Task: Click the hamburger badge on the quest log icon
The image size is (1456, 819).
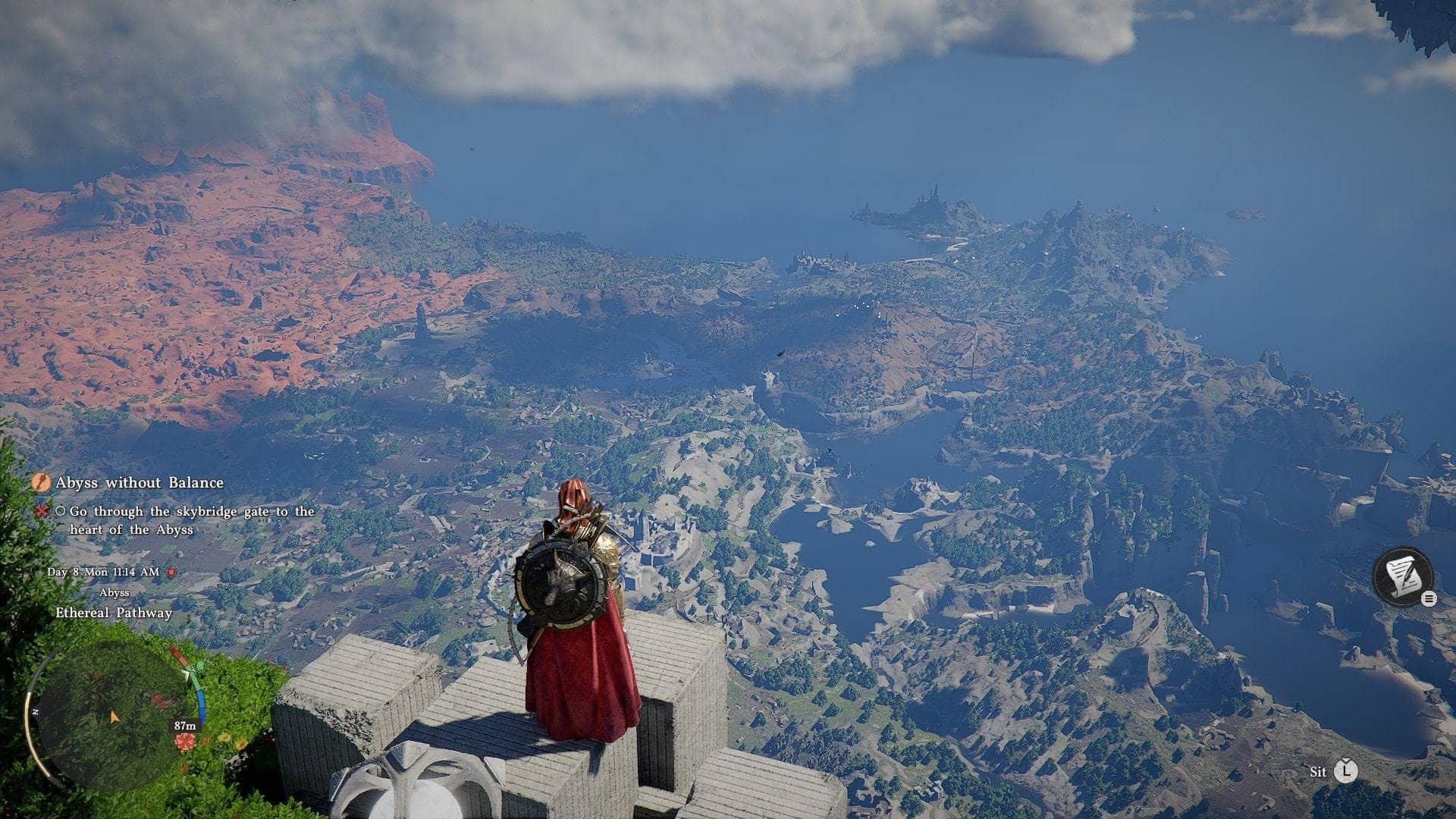Action: tap(1429, 598)
